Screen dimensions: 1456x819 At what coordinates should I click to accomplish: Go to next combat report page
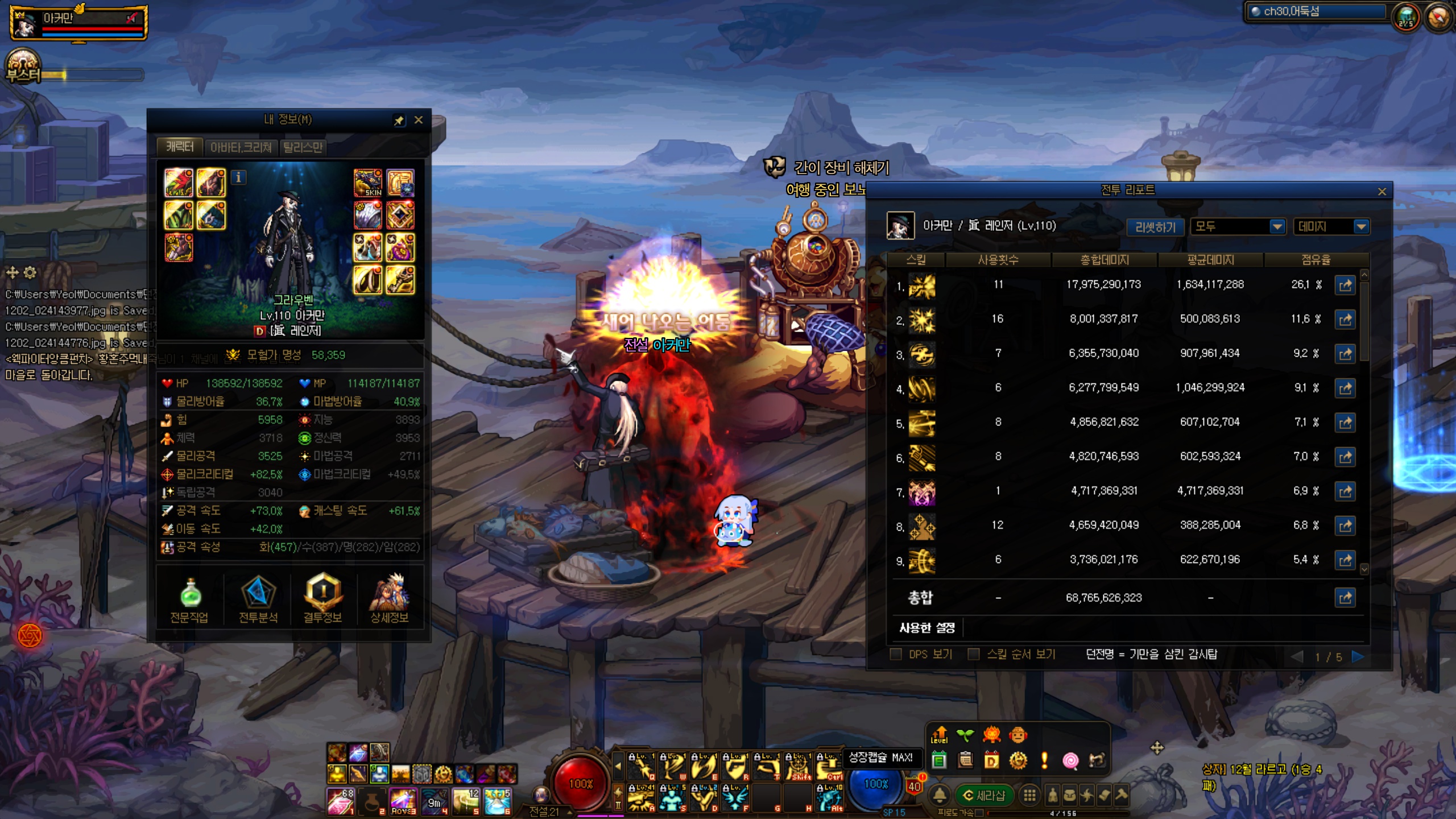coord(1358,657)
